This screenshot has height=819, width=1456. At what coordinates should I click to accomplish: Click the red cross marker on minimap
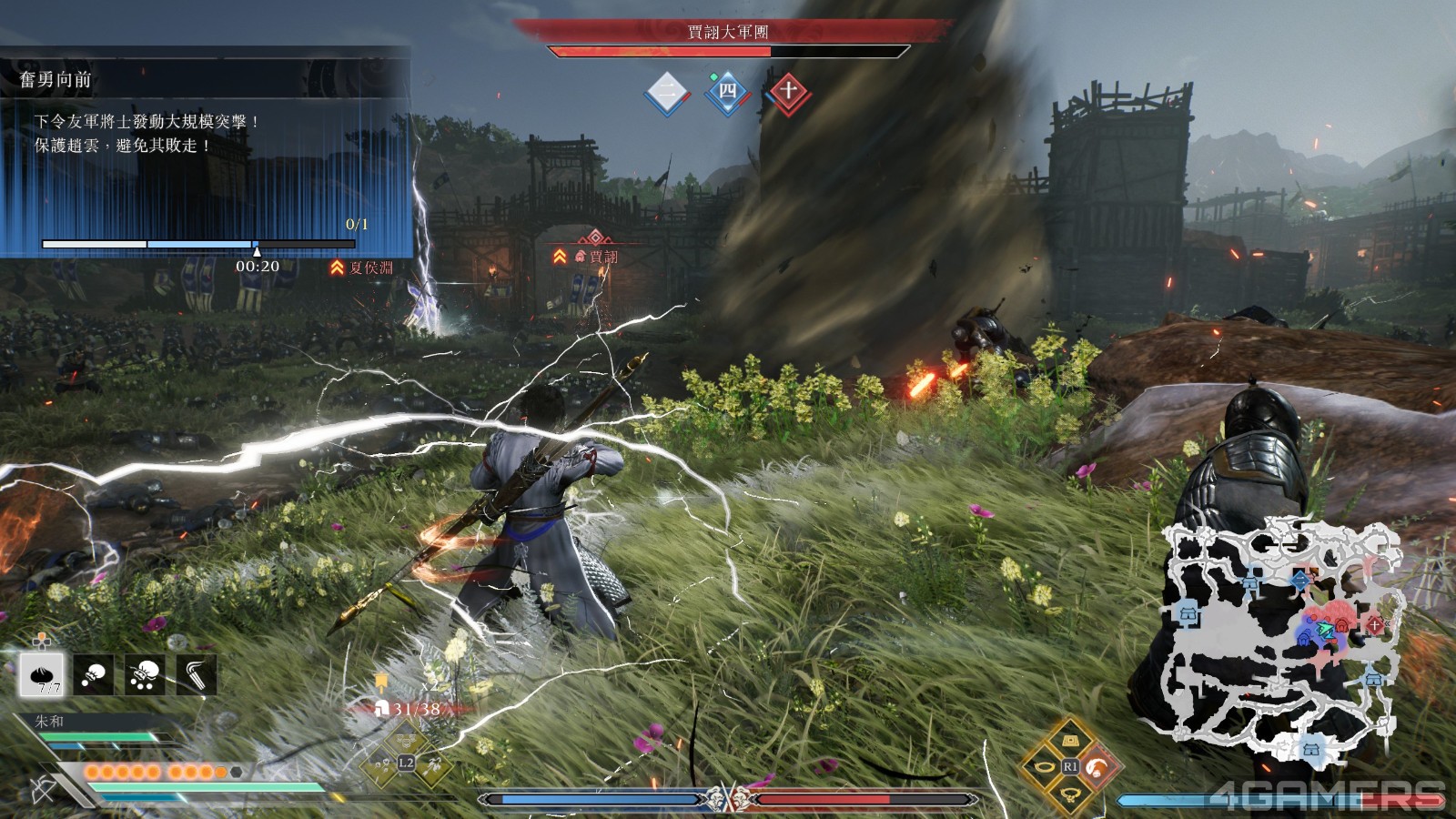point(1374,624)
